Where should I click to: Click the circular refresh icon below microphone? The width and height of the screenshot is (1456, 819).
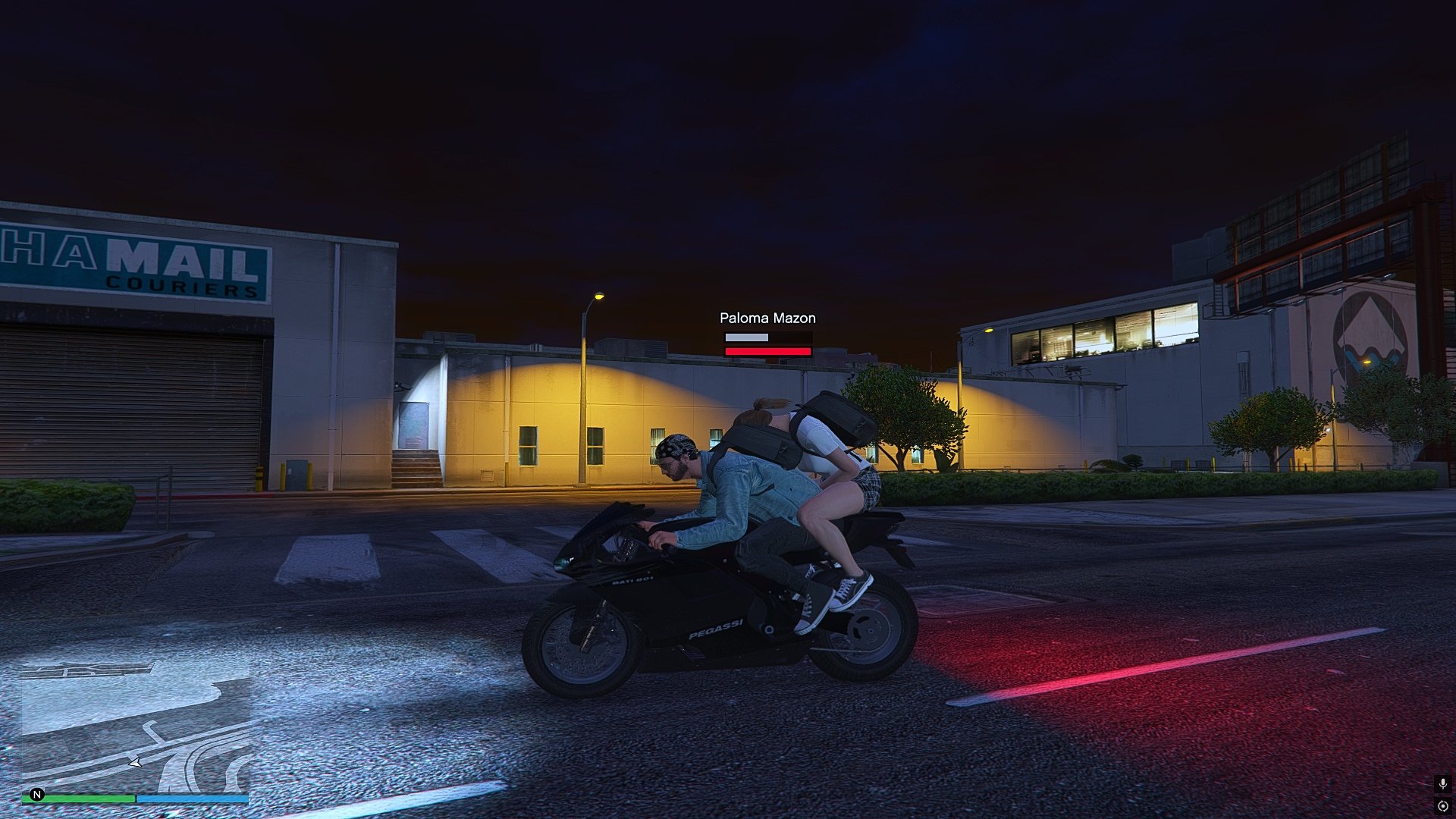(x=1442, y=806)
